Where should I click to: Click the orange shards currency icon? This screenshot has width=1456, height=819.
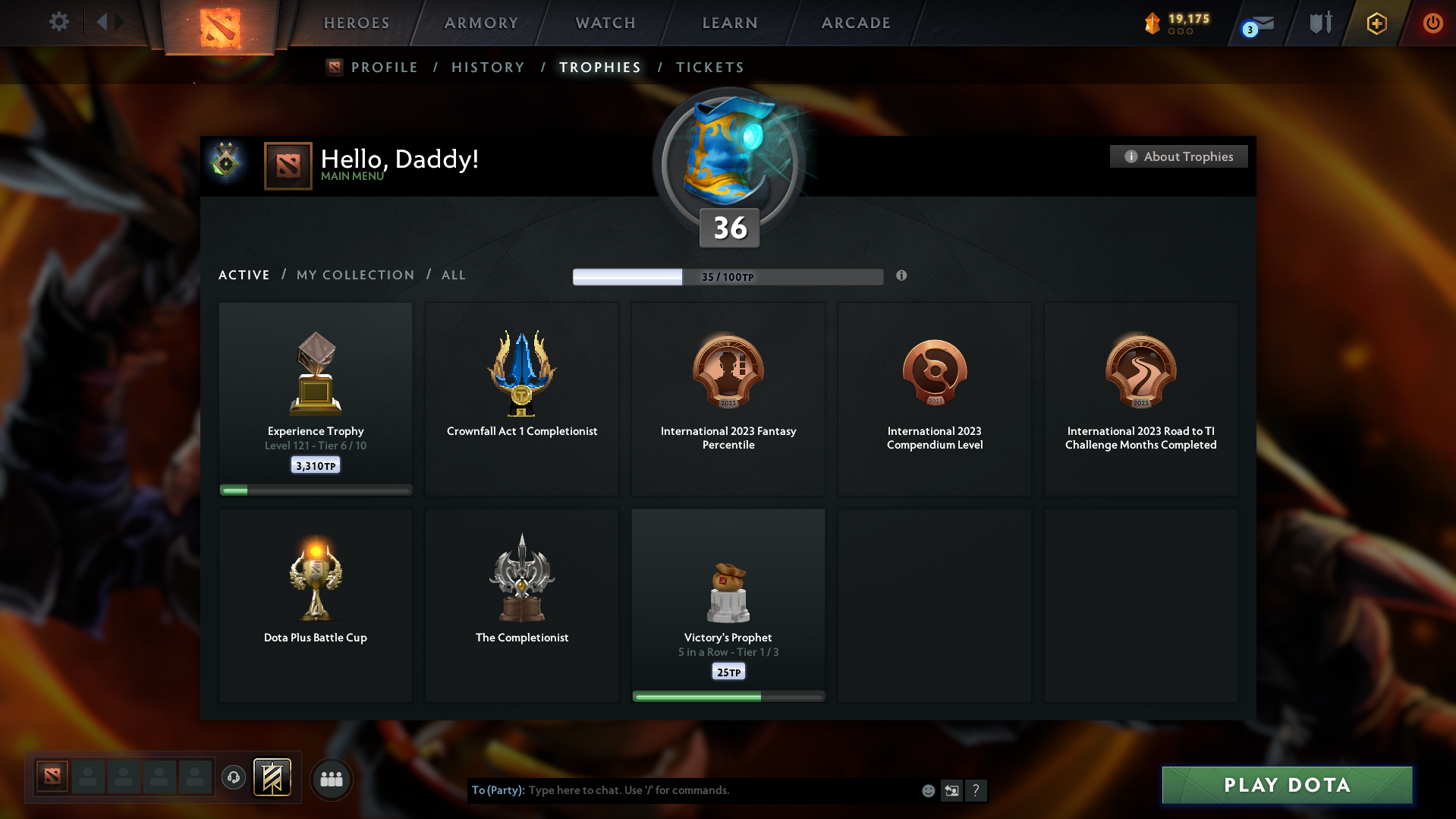tap(1154, 22)
